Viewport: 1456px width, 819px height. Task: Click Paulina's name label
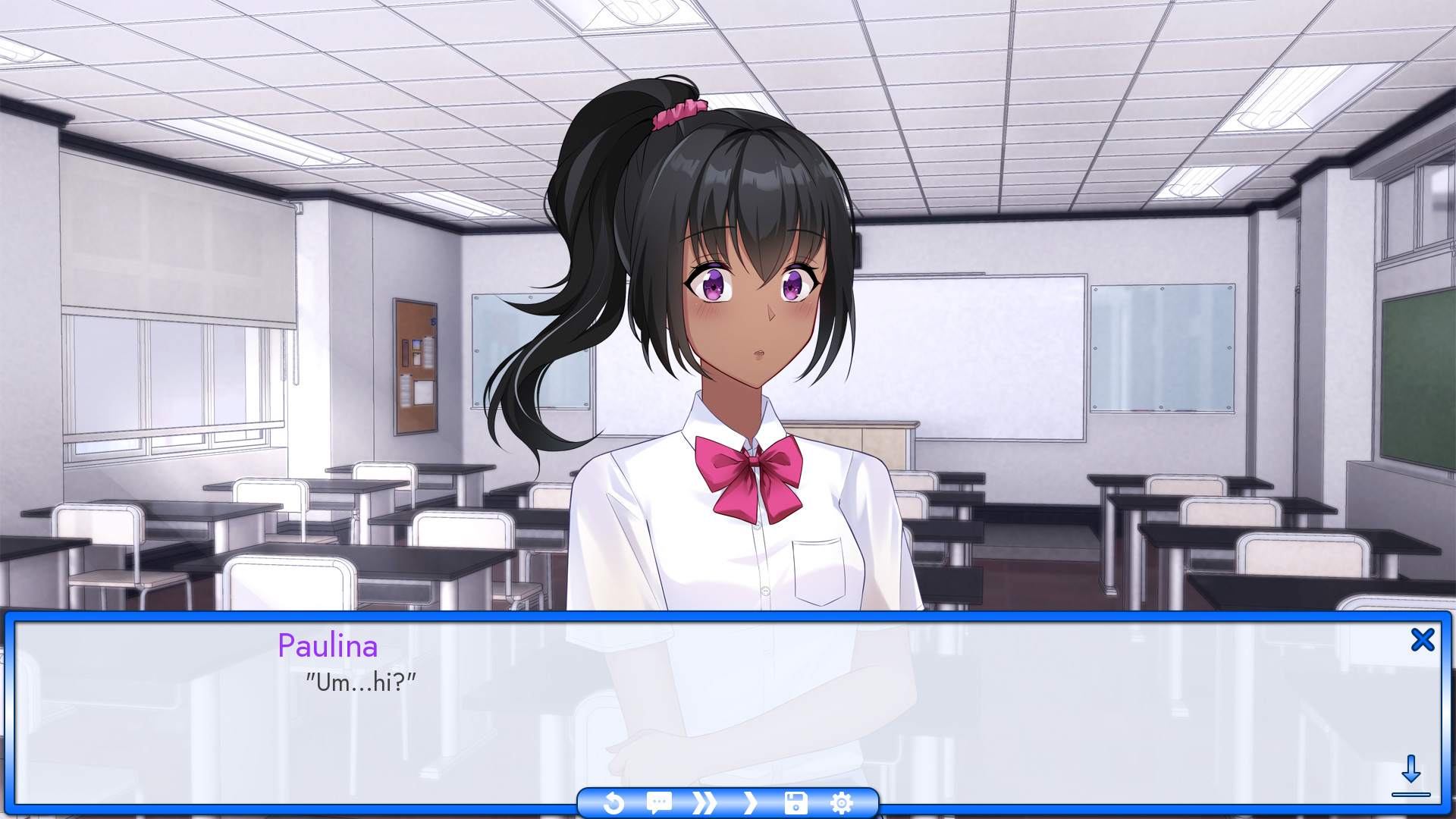coord(328,646)
